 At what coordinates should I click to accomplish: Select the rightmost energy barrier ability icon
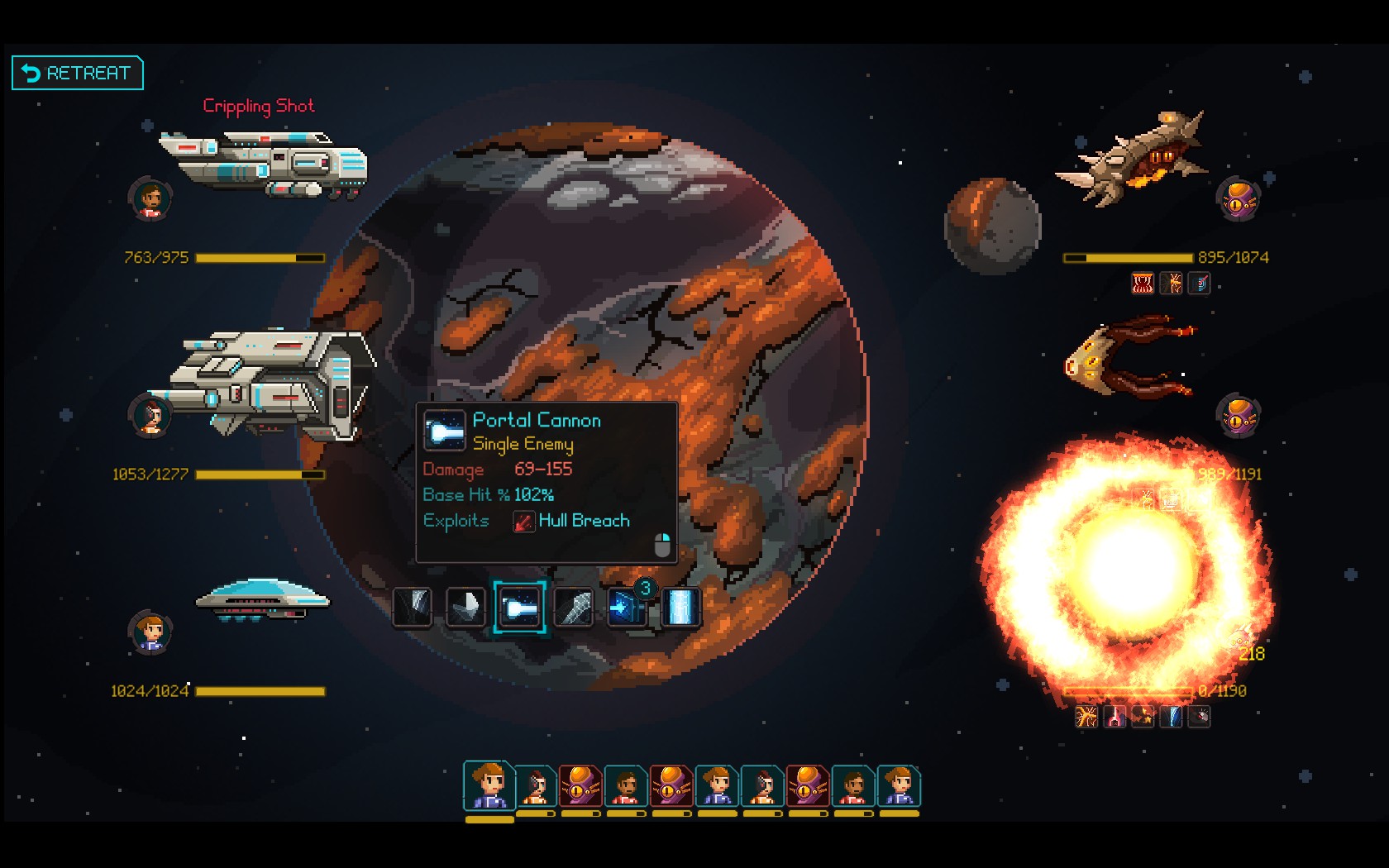(681, 606)
